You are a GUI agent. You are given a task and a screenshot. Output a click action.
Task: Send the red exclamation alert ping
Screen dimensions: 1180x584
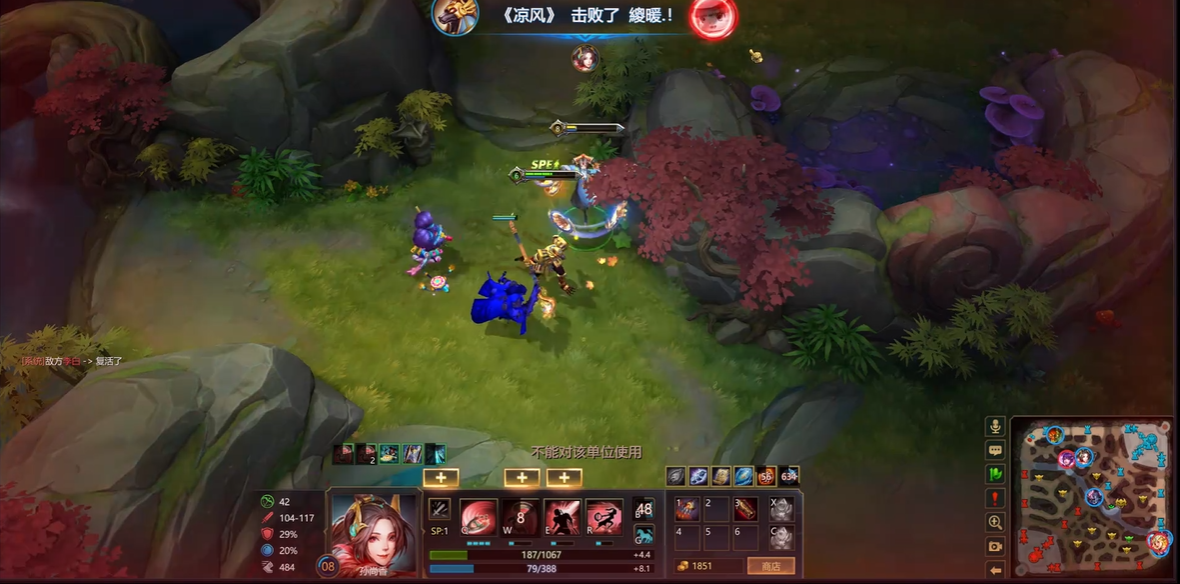coord(995,498)
